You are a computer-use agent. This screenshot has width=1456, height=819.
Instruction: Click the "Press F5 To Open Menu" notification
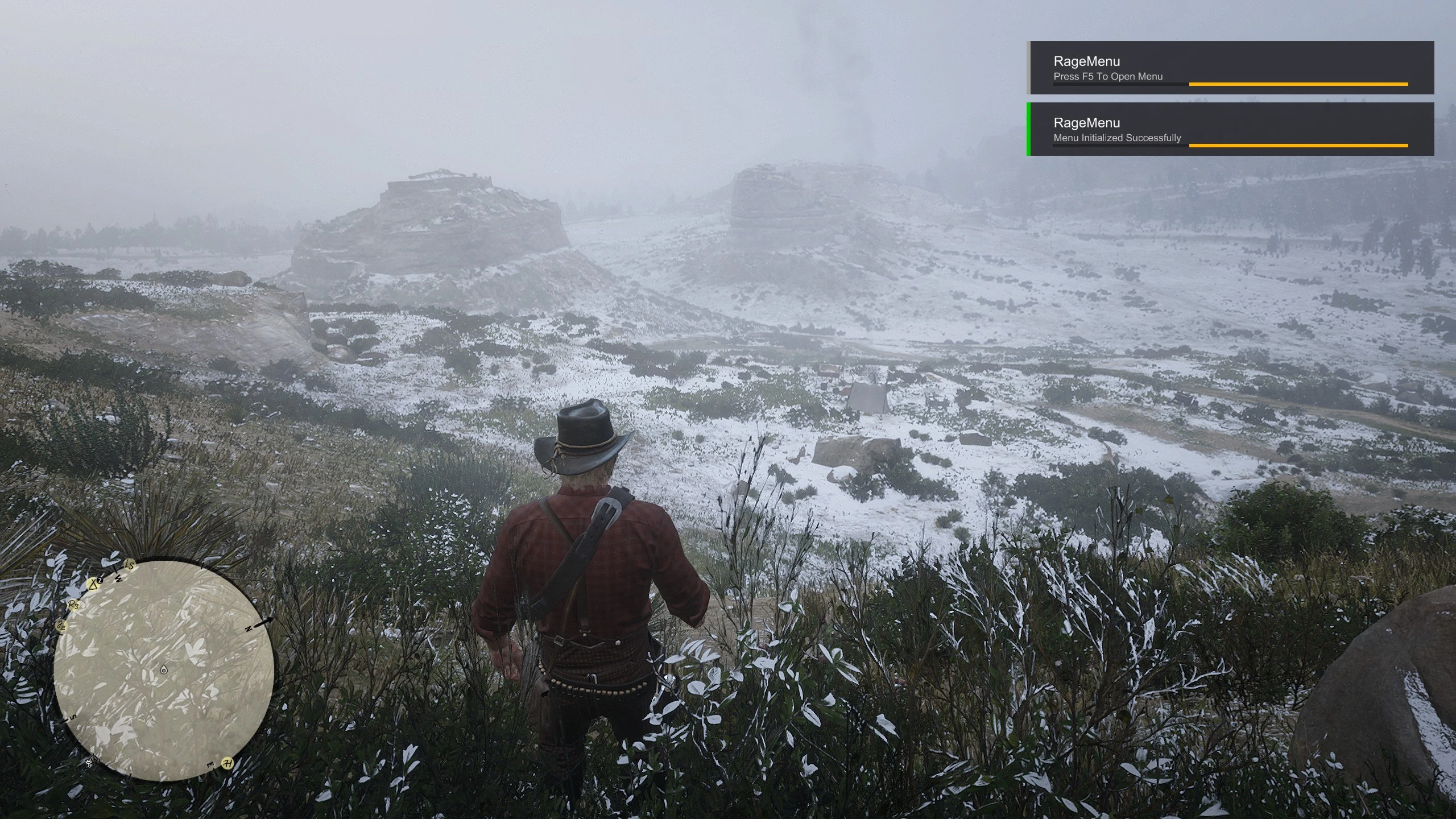(x=1231, y=68)
